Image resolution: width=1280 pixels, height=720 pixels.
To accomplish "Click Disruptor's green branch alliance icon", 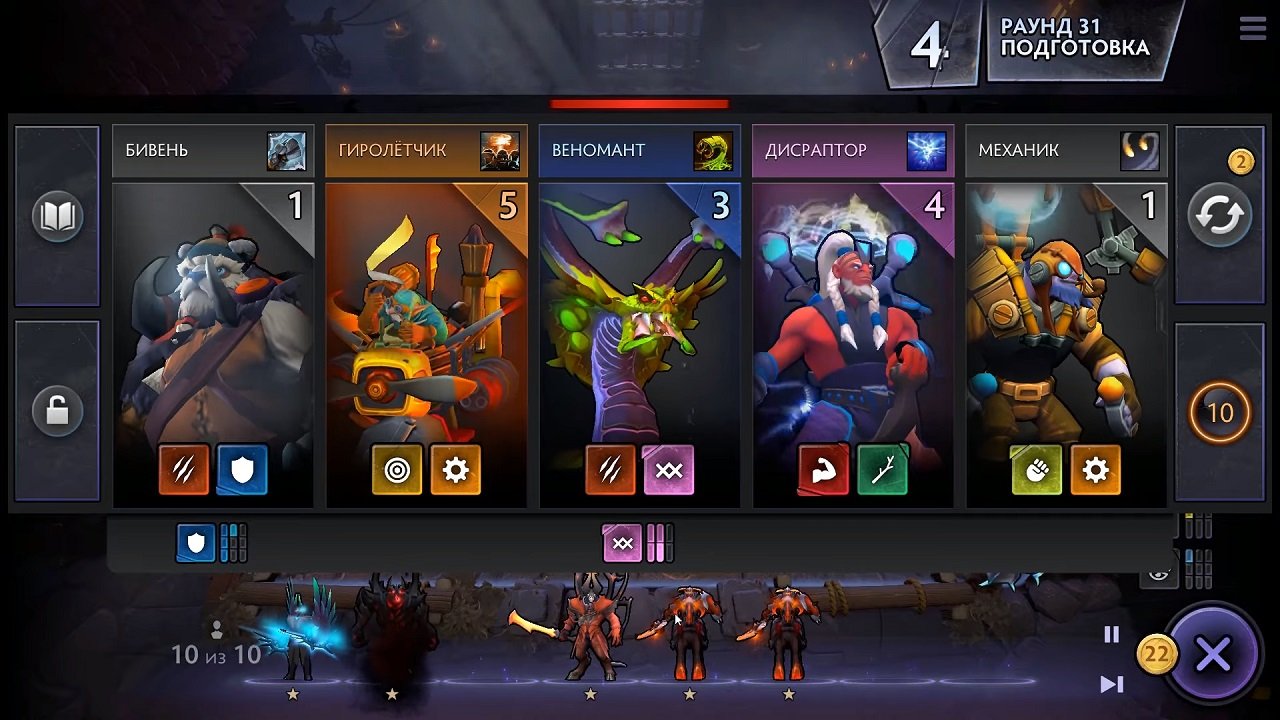I will coord(882,469).
